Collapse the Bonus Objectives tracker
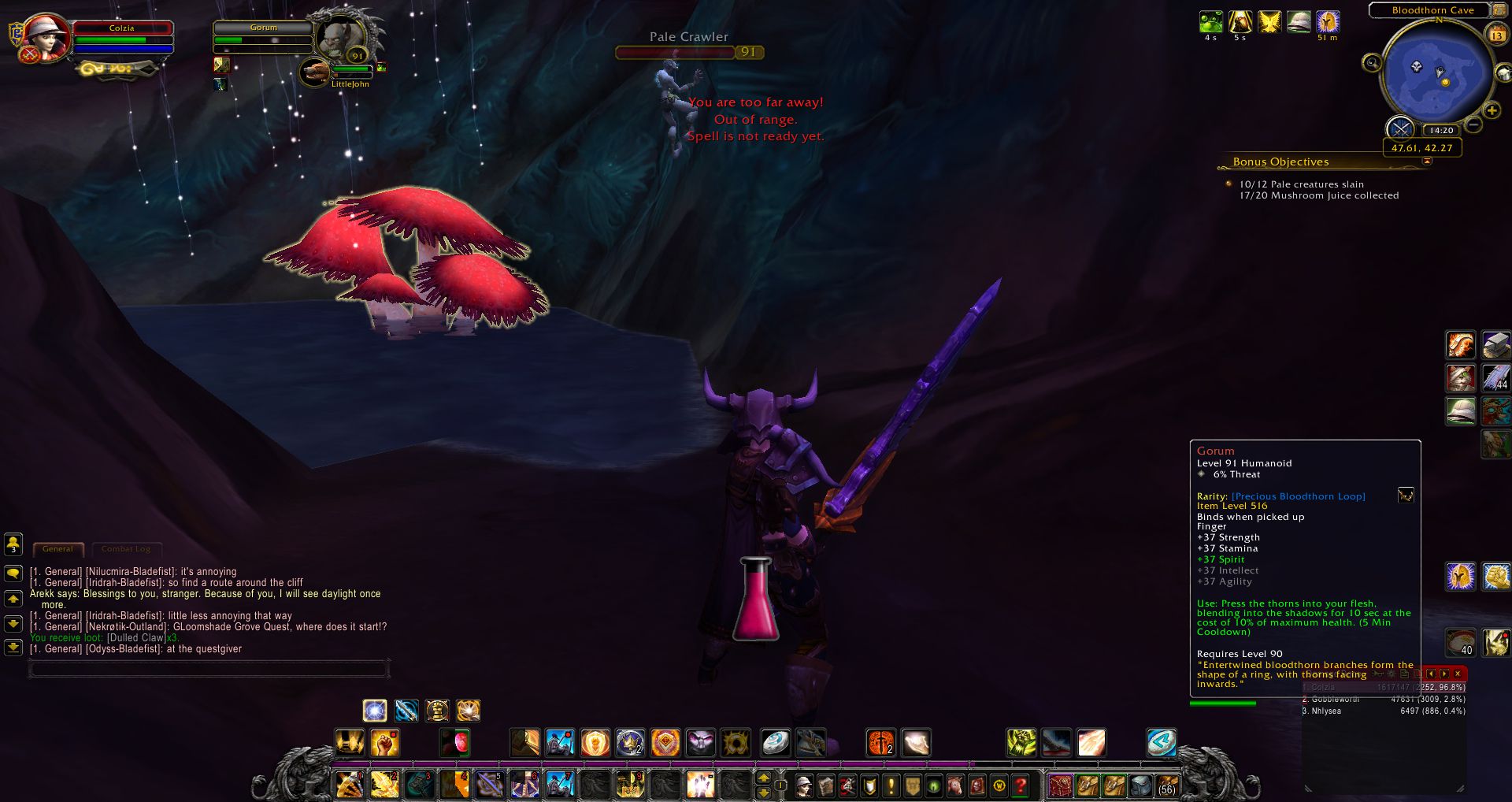1512x802 pixels. pyautogui.click(x=1427, y=161)
